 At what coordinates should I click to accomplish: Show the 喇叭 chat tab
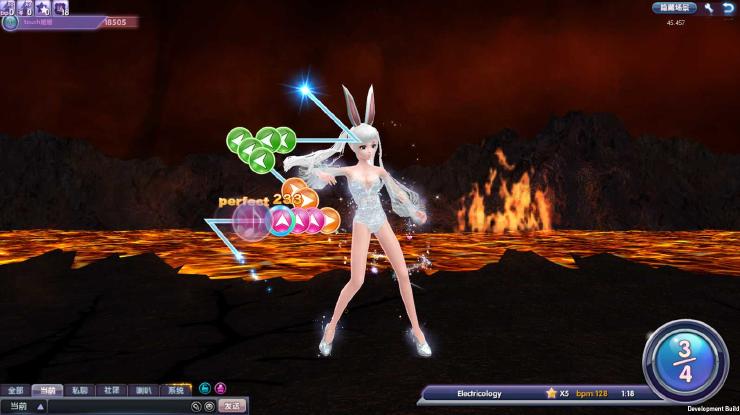pyautogui.click(x=143, y=390)
